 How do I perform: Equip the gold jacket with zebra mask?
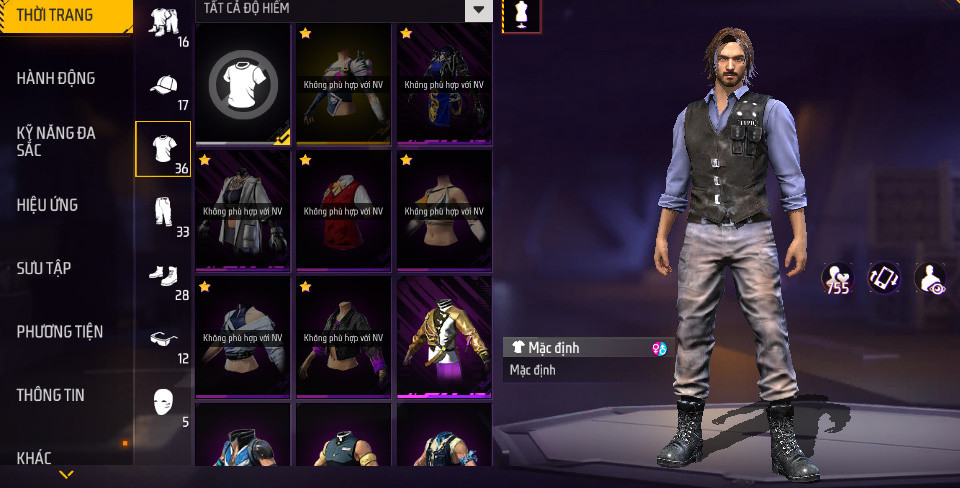[444, 337]
